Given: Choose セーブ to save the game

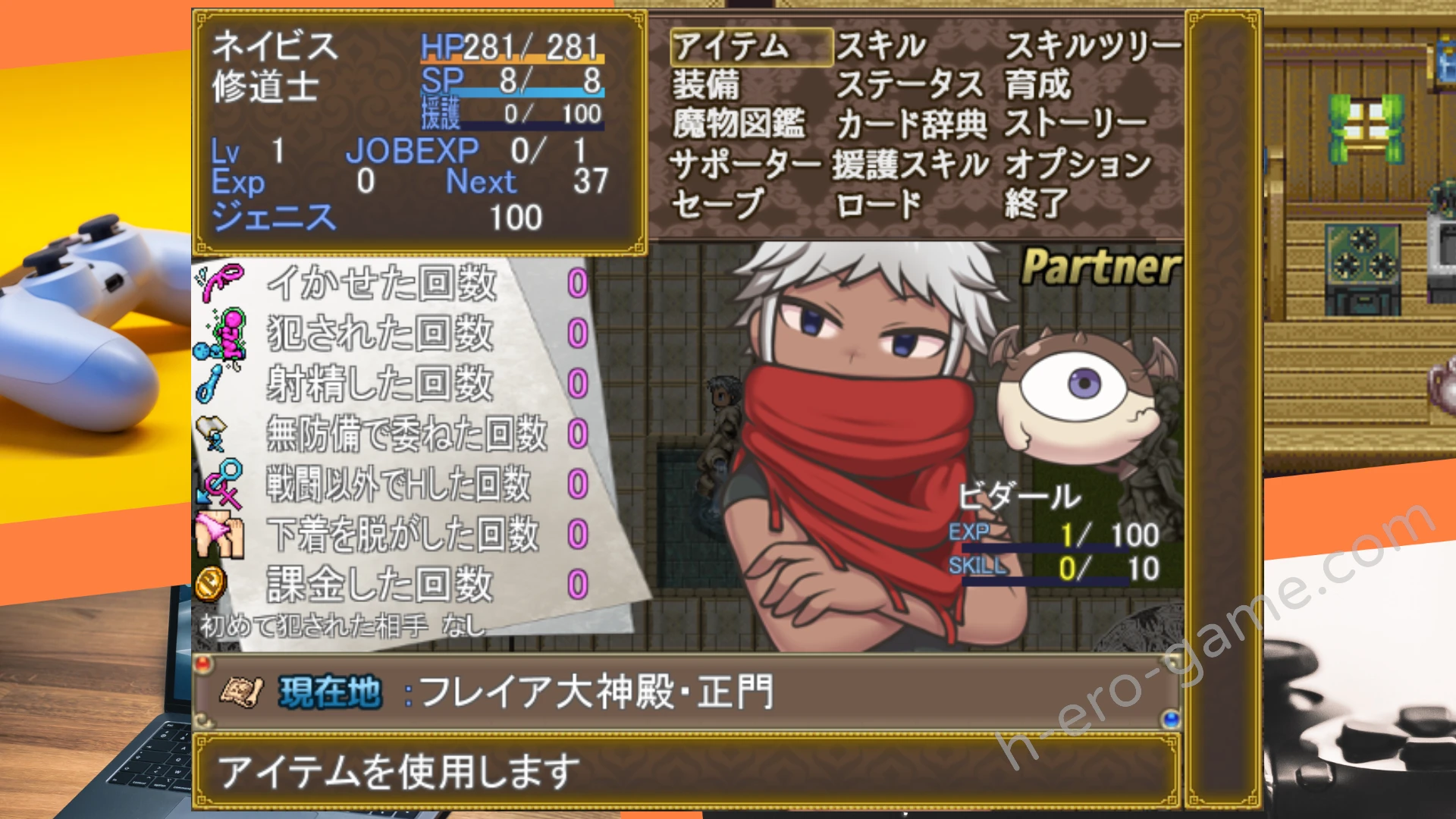Looking at the screenshot, I should point(717,203).
